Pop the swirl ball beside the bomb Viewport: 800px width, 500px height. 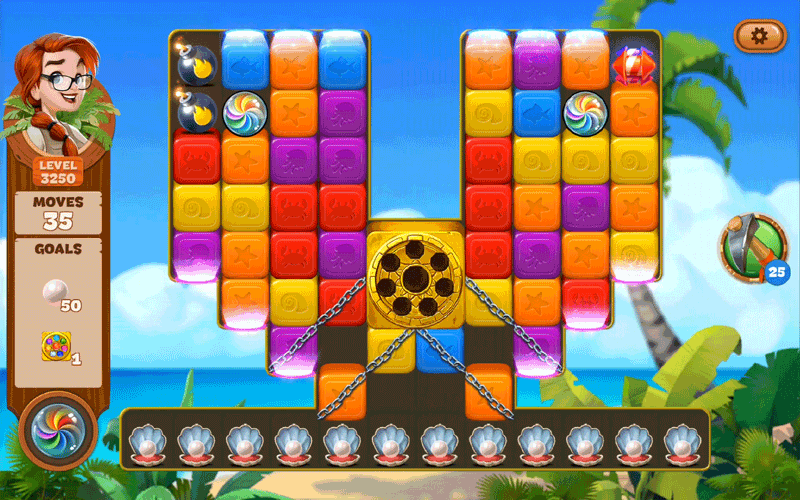(x=244, y=112)
